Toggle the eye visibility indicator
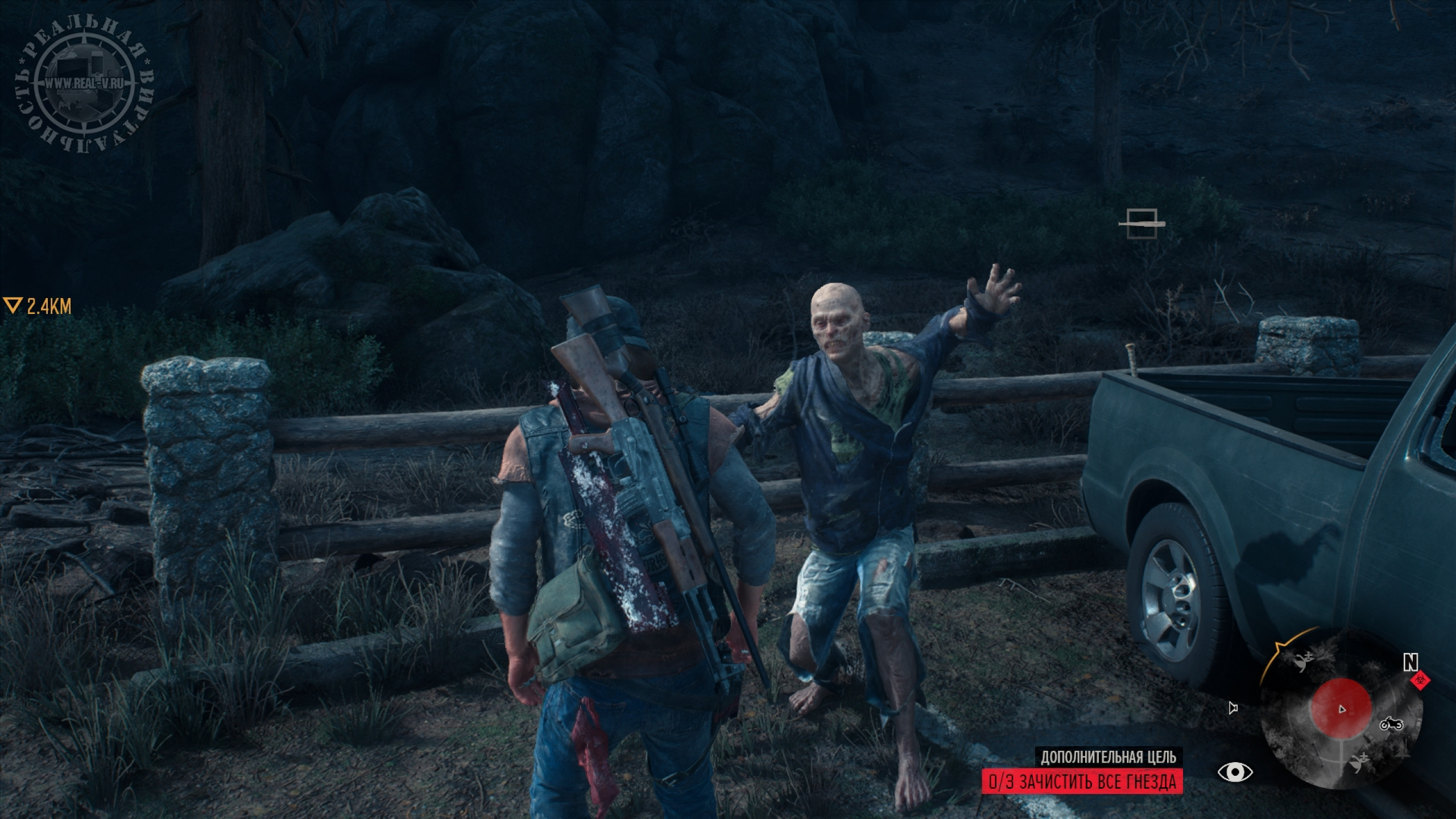This screenshot has height=819, width=1456. coord(1235,772)
